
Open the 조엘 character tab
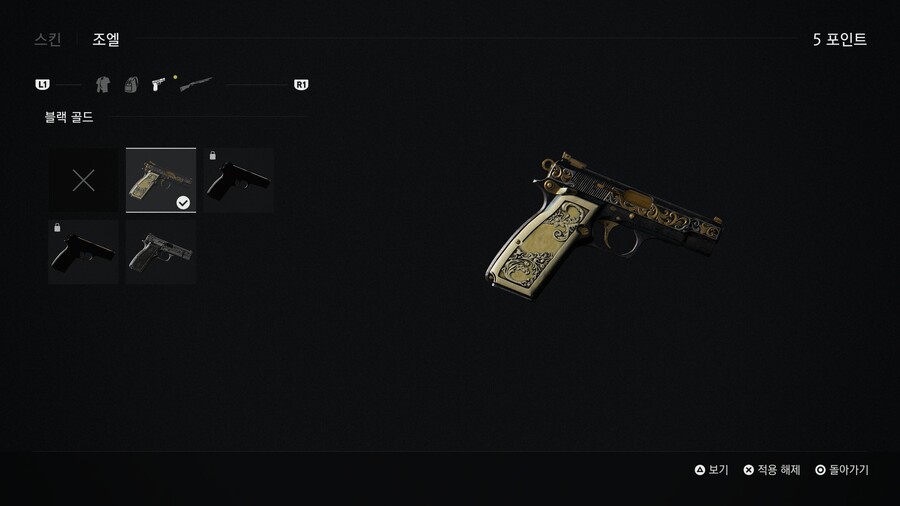(106, 40)
